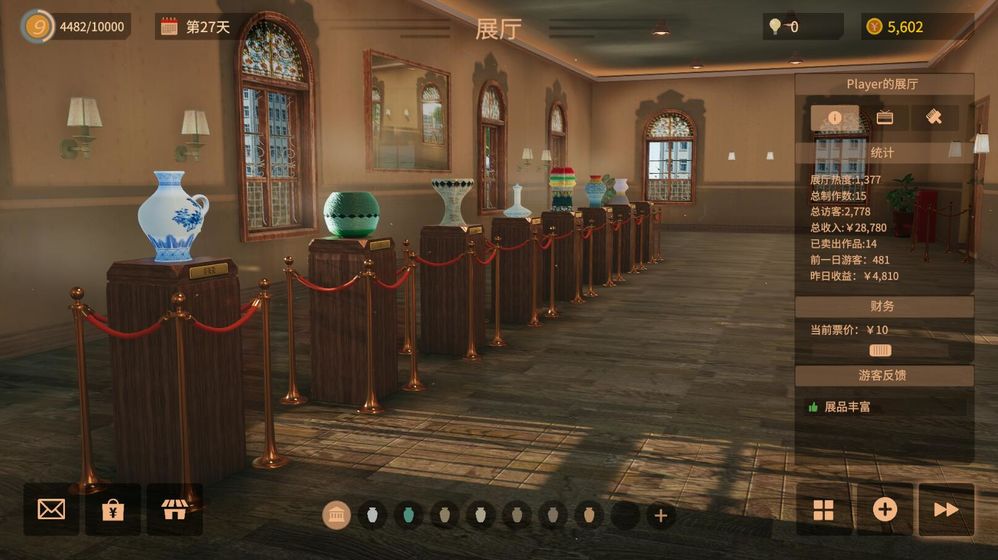Click the large circled plus button
The image size is (998, 560).
coord(885,510)
